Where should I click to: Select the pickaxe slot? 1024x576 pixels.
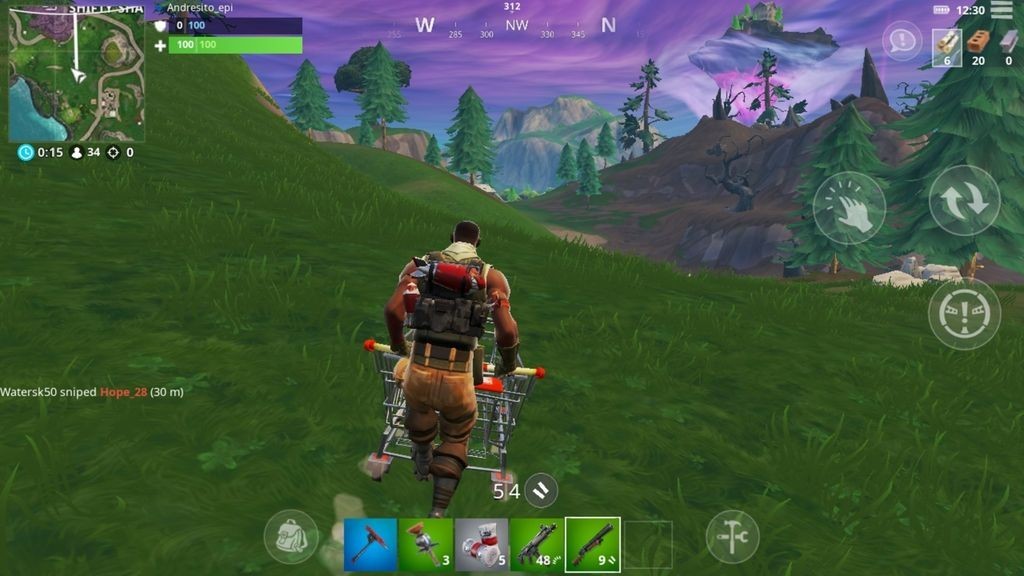pyautogui.click(x=370, y=544)
